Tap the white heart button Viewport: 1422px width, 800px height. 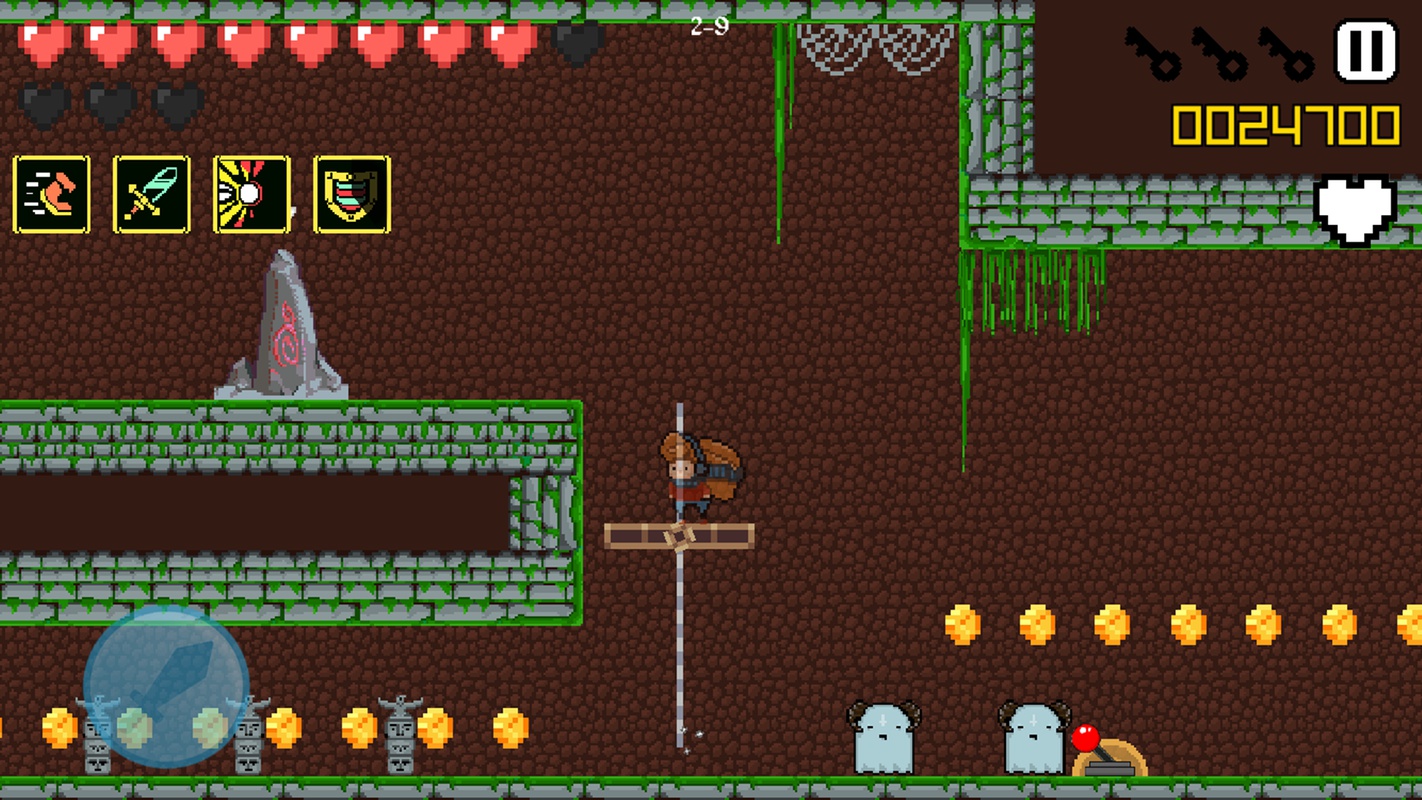pyautogui.click(x=1354, y=209)
